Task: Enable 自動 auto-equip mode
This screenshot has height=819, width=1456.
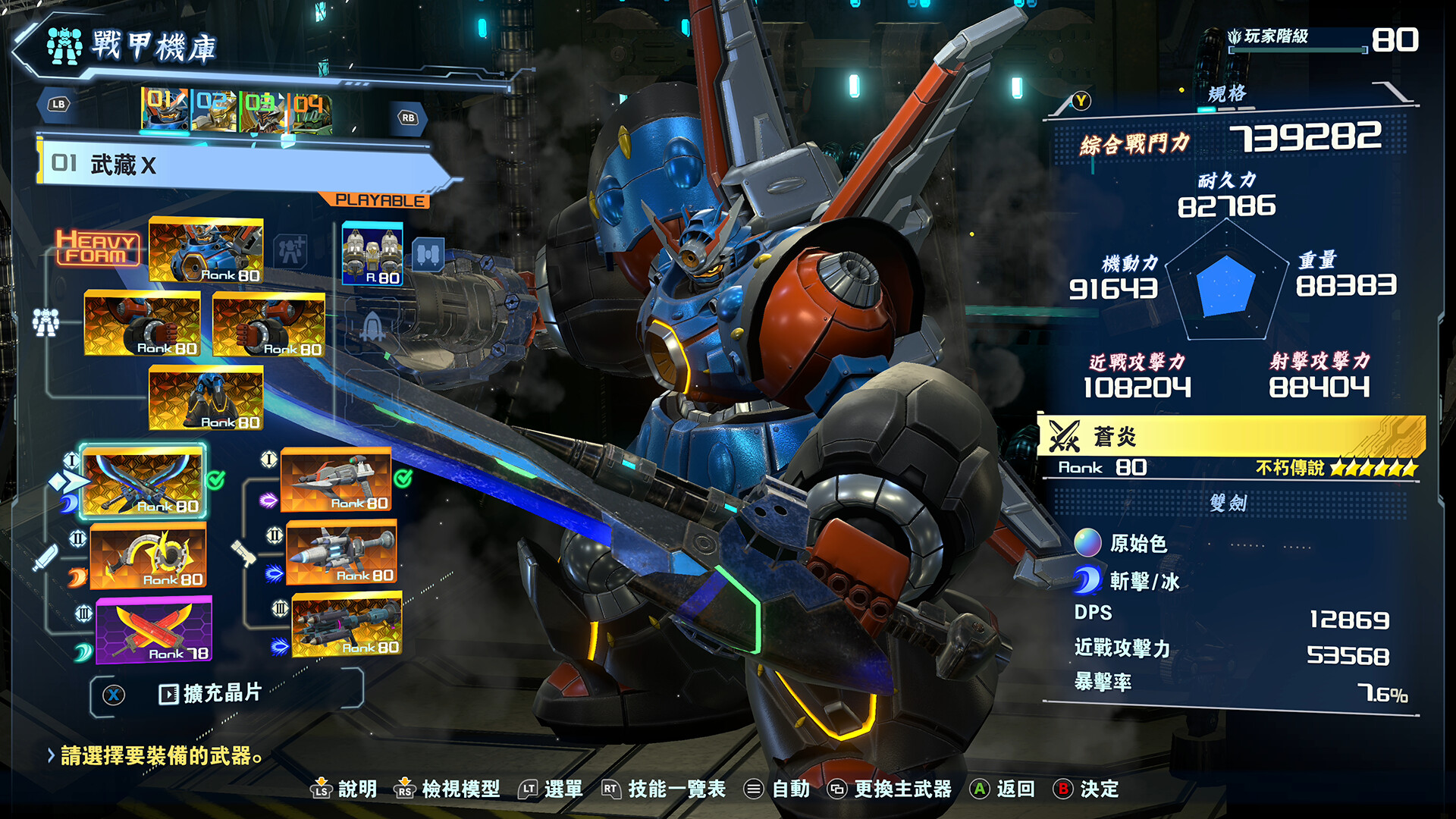Action: coord(792,789)
